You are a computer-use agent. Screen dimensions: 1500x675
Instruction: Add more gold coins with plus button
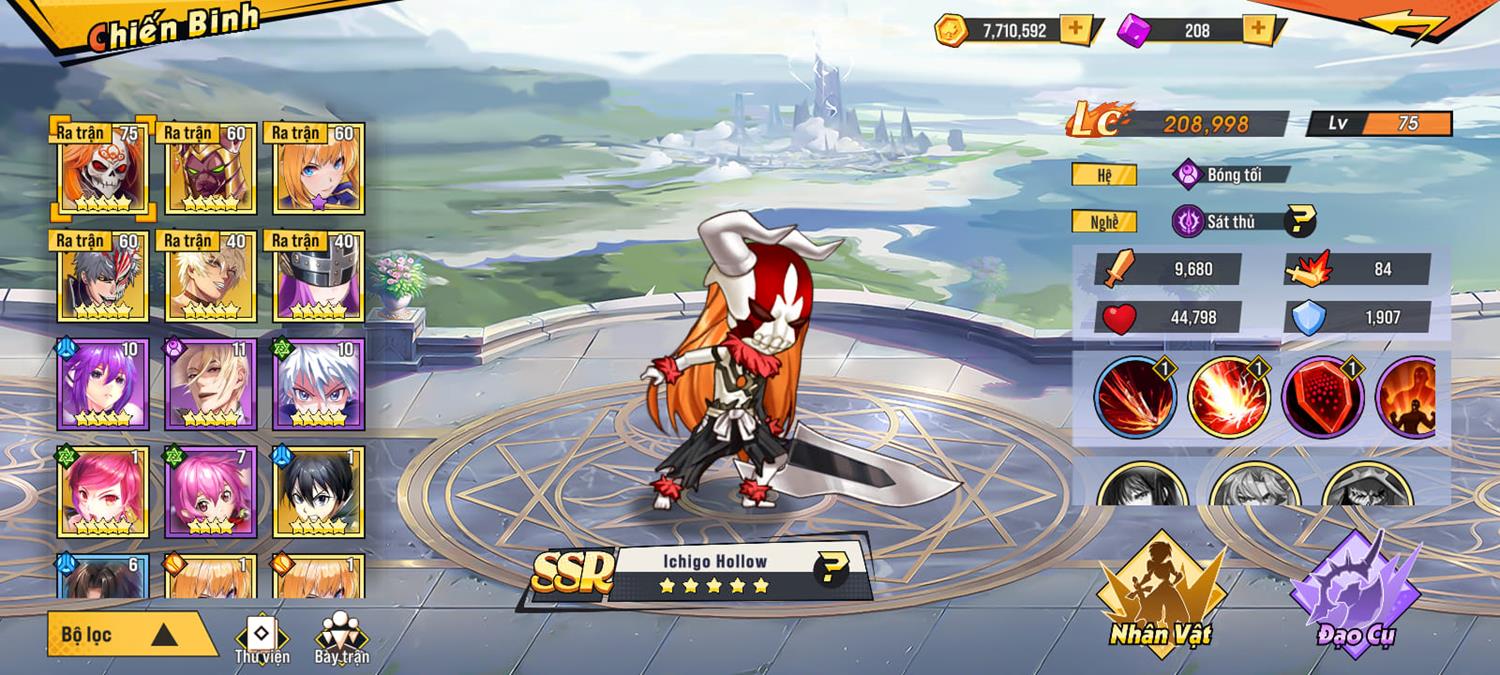point(1075,30)
